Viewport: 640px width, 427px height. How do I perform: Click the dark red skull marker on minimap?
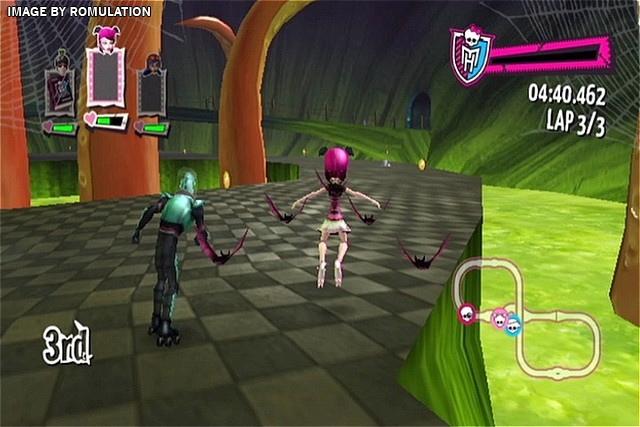[x=467, y=314]
